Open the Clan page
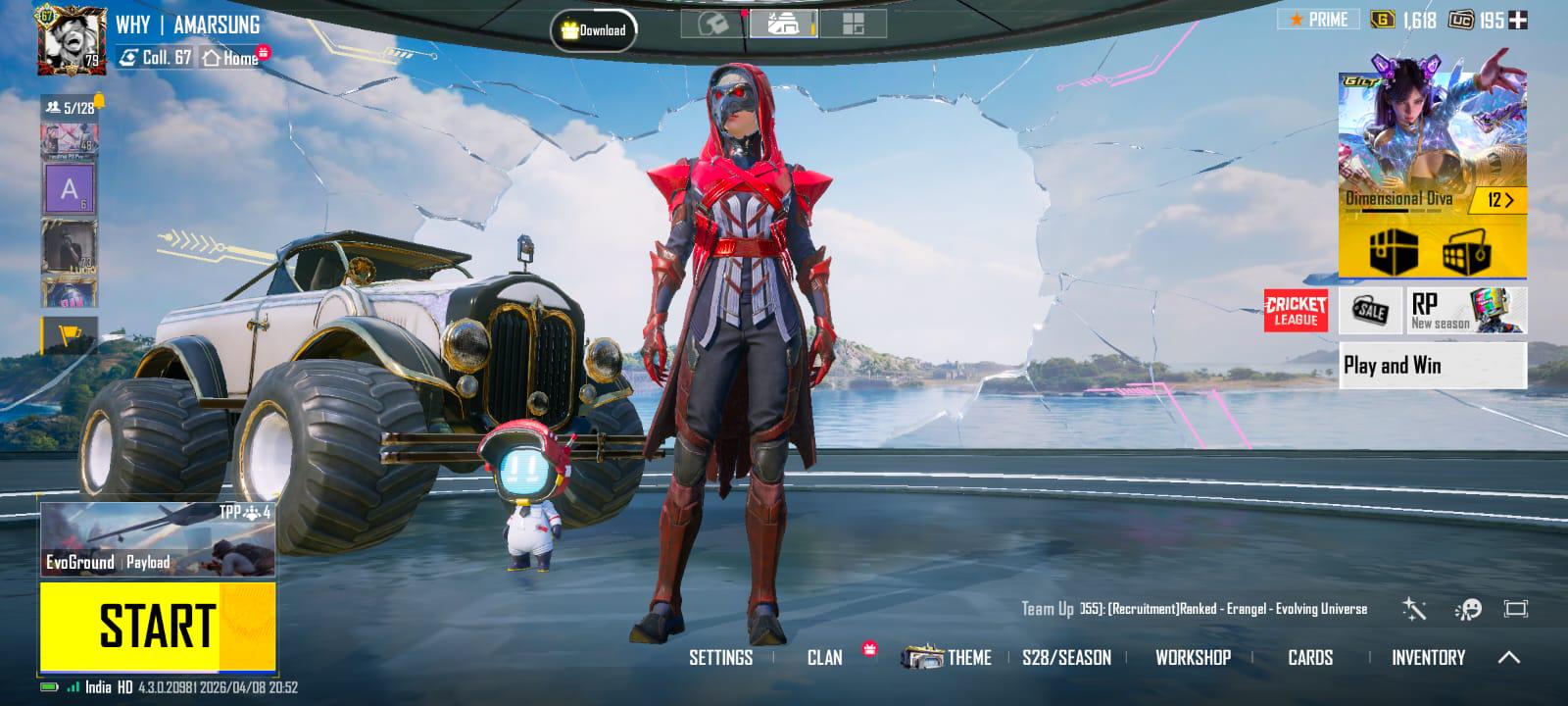The width and height of the screenshot is (1568, 706). (x=824, y=658)
